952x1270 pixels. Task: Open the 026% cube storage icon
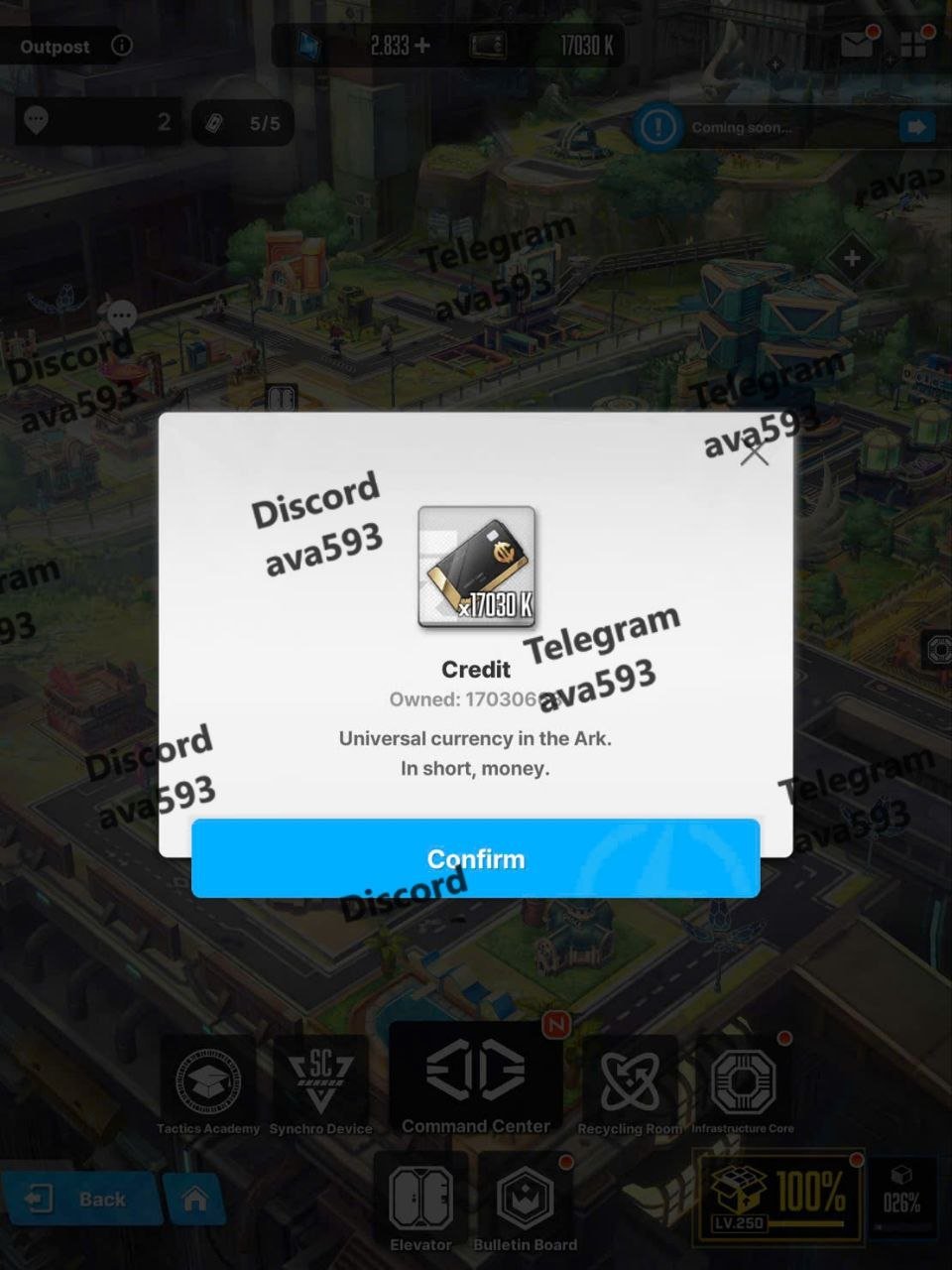[901, 1195]
